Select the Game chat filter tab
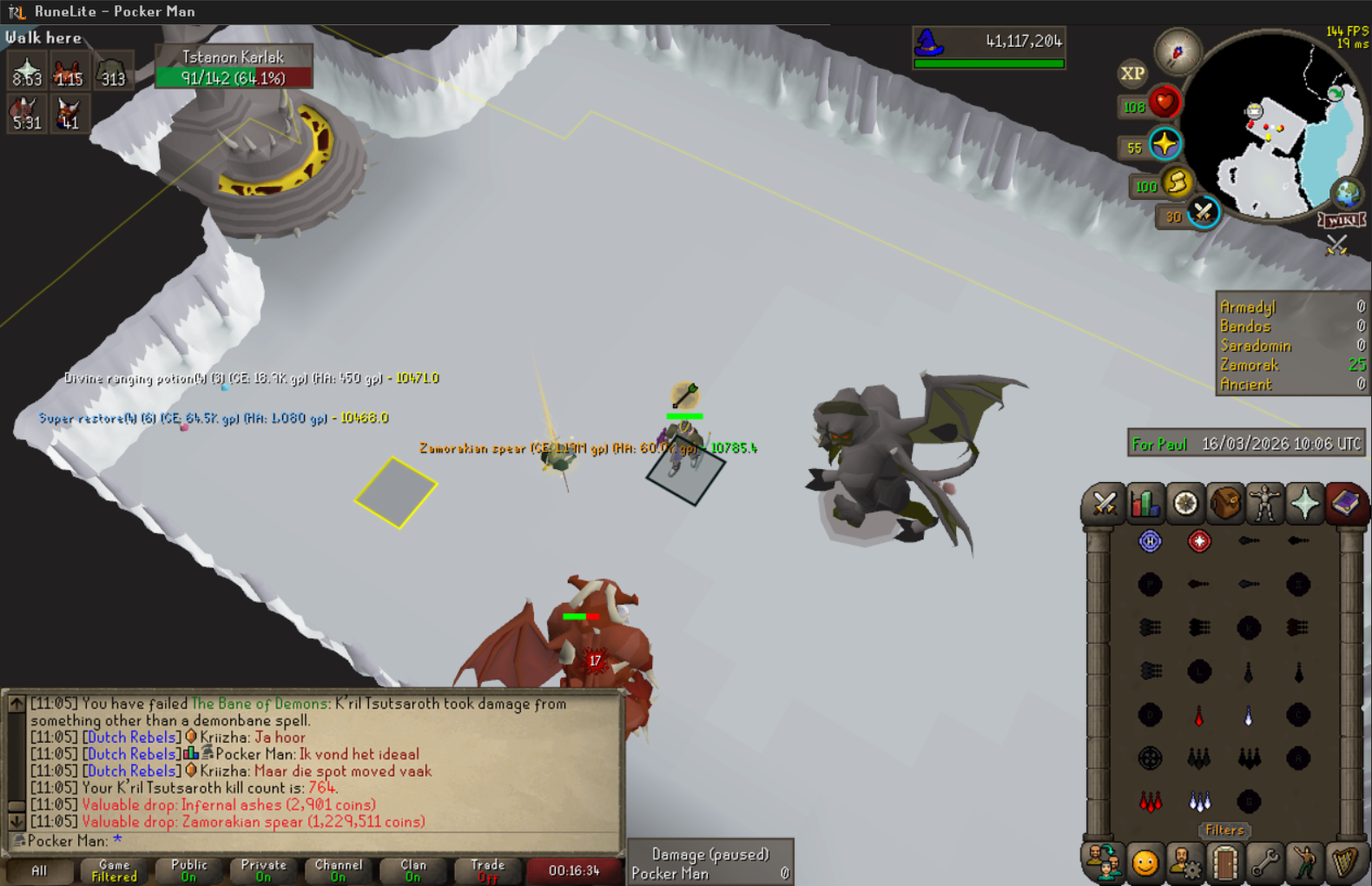Screen dimensions: 1372x886 point(114,870)
